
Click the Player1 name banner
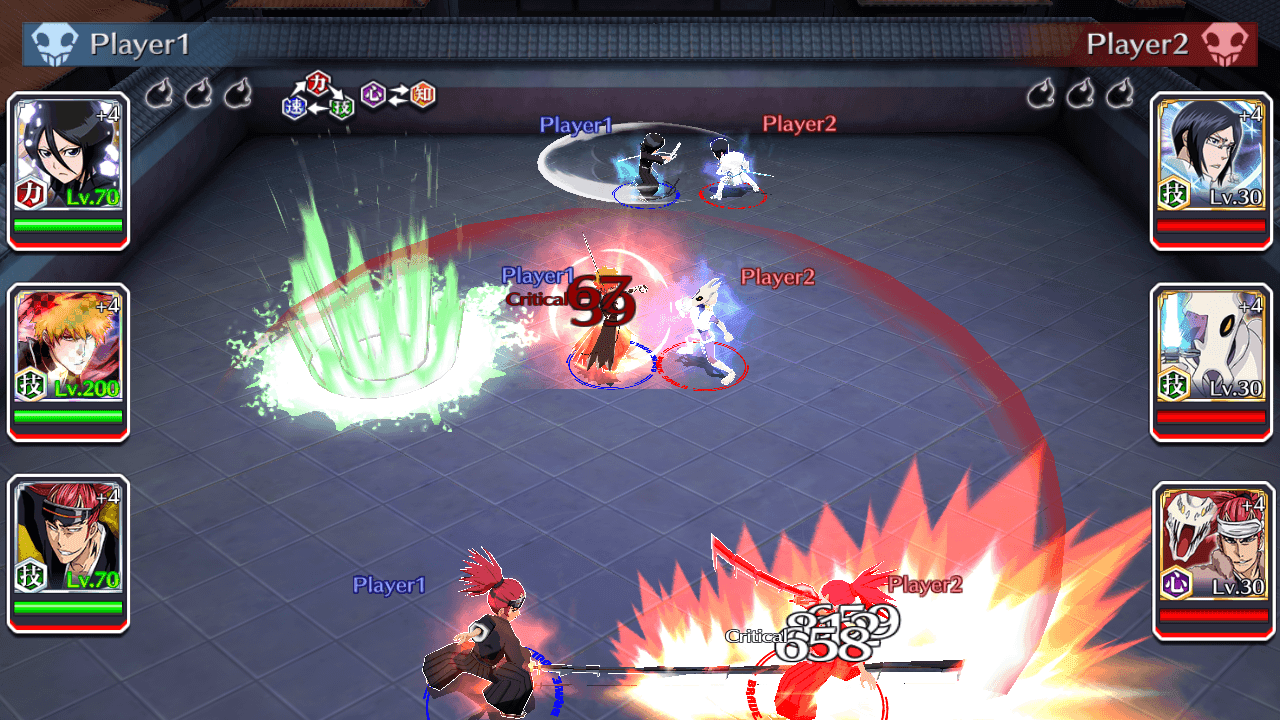tap(140, 44)
